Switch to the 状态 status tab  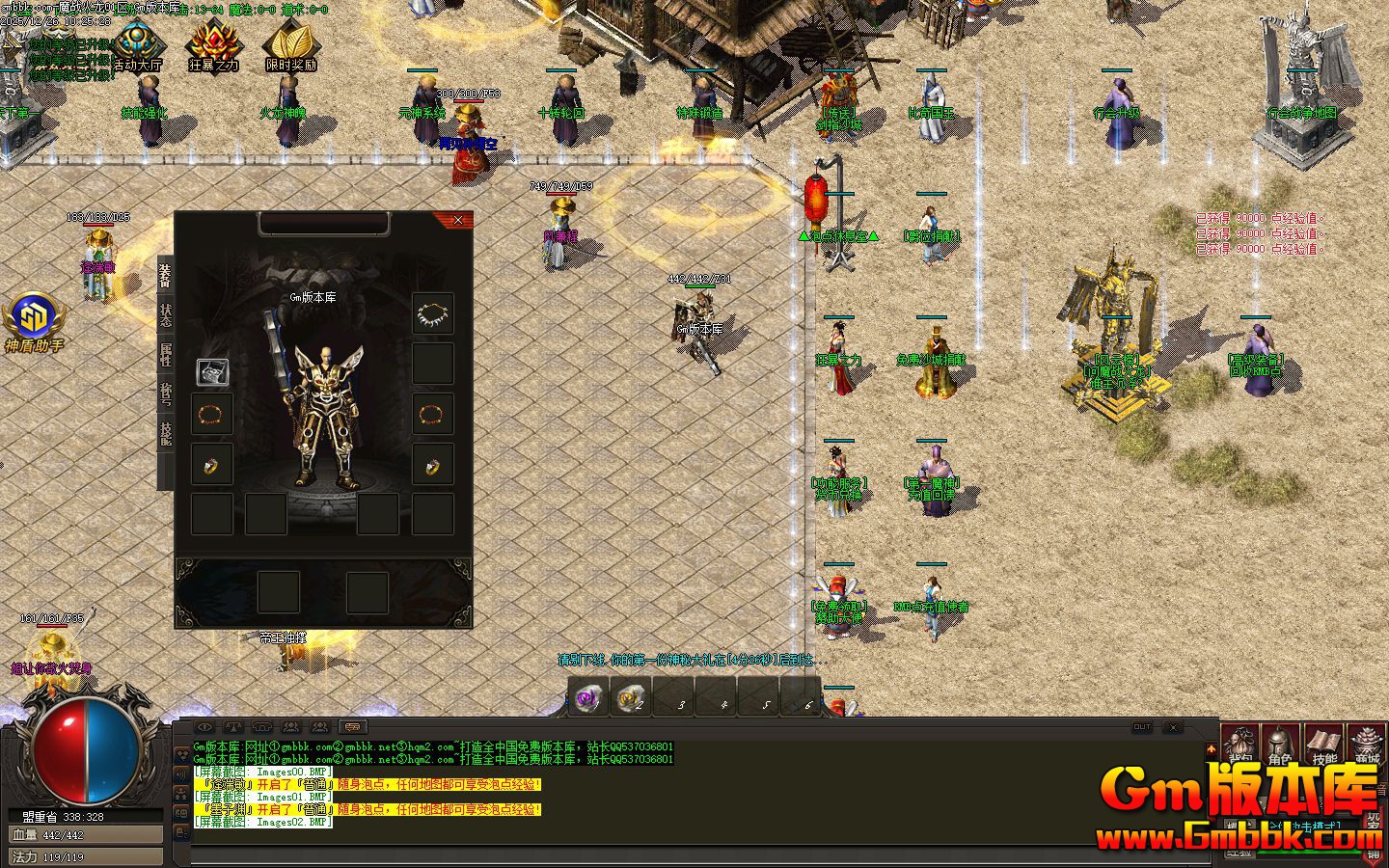pyautogui.click(x=165, y=315)
